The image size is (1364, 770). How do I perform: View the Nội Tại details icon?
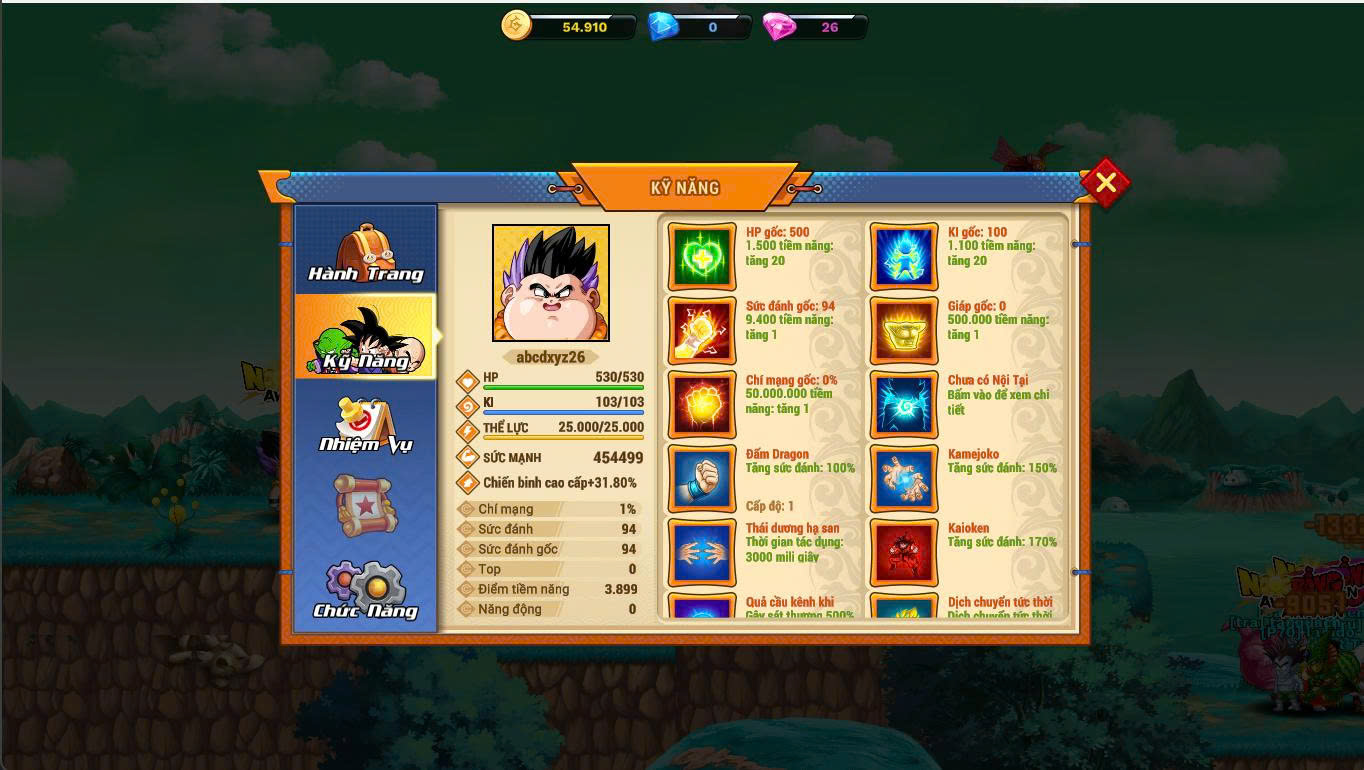point(904,405)
